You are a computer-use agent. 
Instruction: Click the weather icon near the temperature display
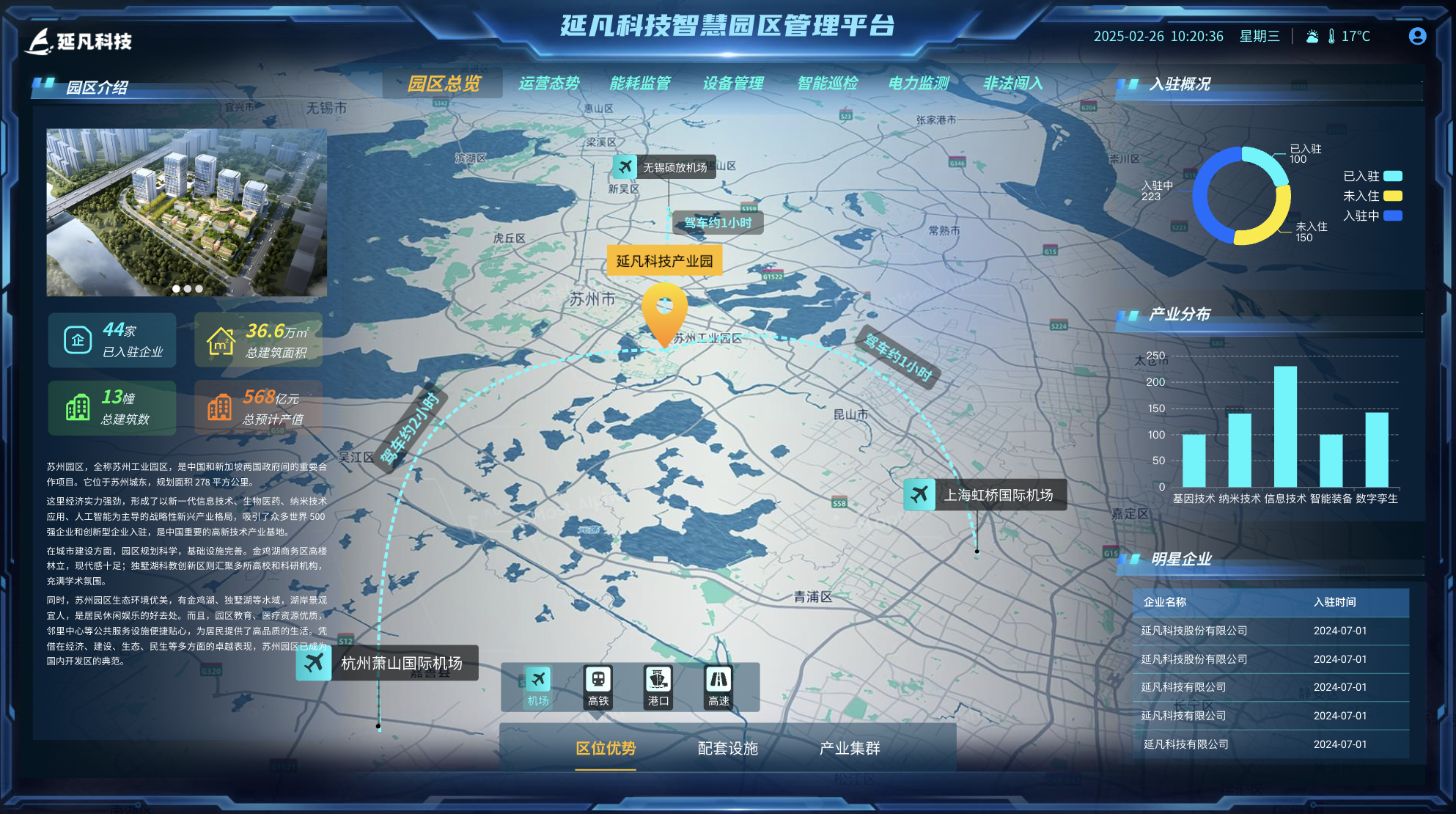(1311, 34)
